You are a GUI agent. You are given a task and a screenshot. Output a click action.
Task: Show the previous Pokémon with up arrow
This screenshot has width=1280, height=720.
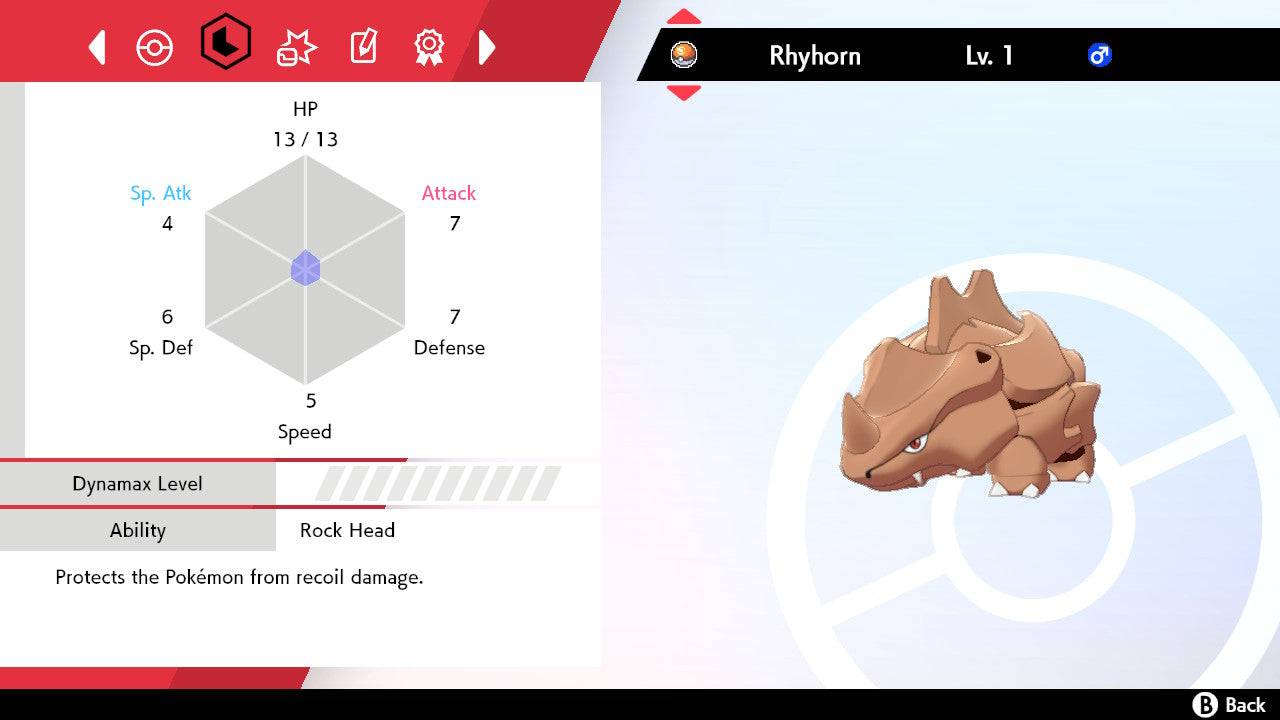pos(684,18)
